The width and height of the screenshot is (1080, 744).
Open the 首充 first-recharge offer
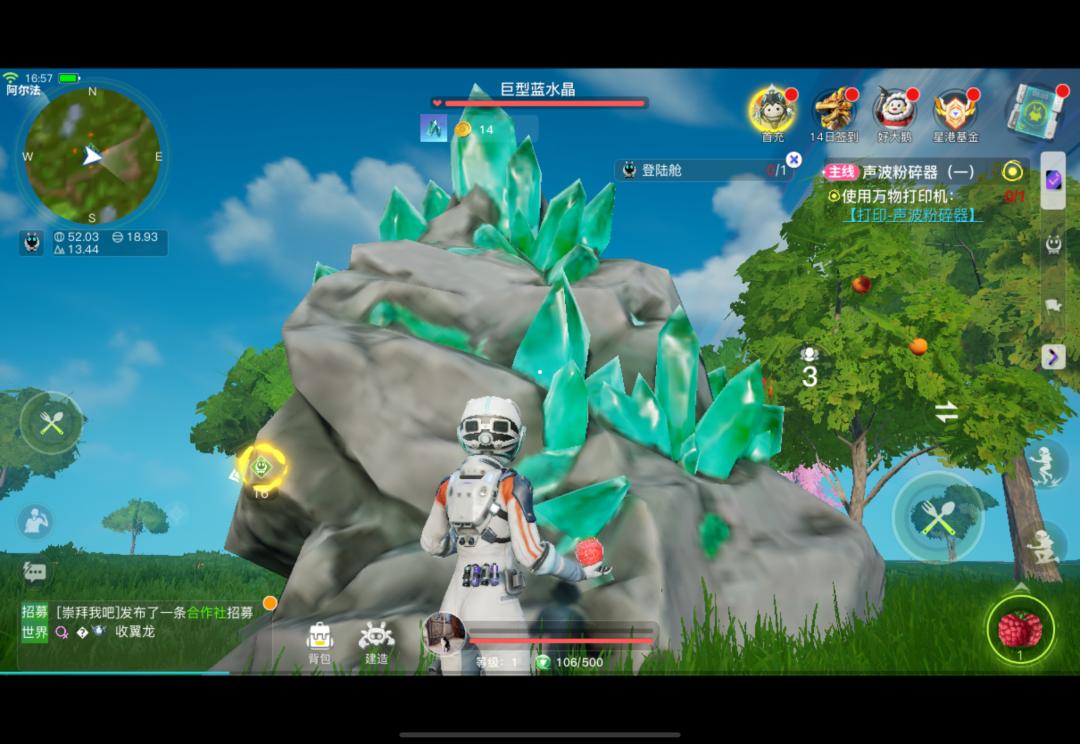point(772,111)
